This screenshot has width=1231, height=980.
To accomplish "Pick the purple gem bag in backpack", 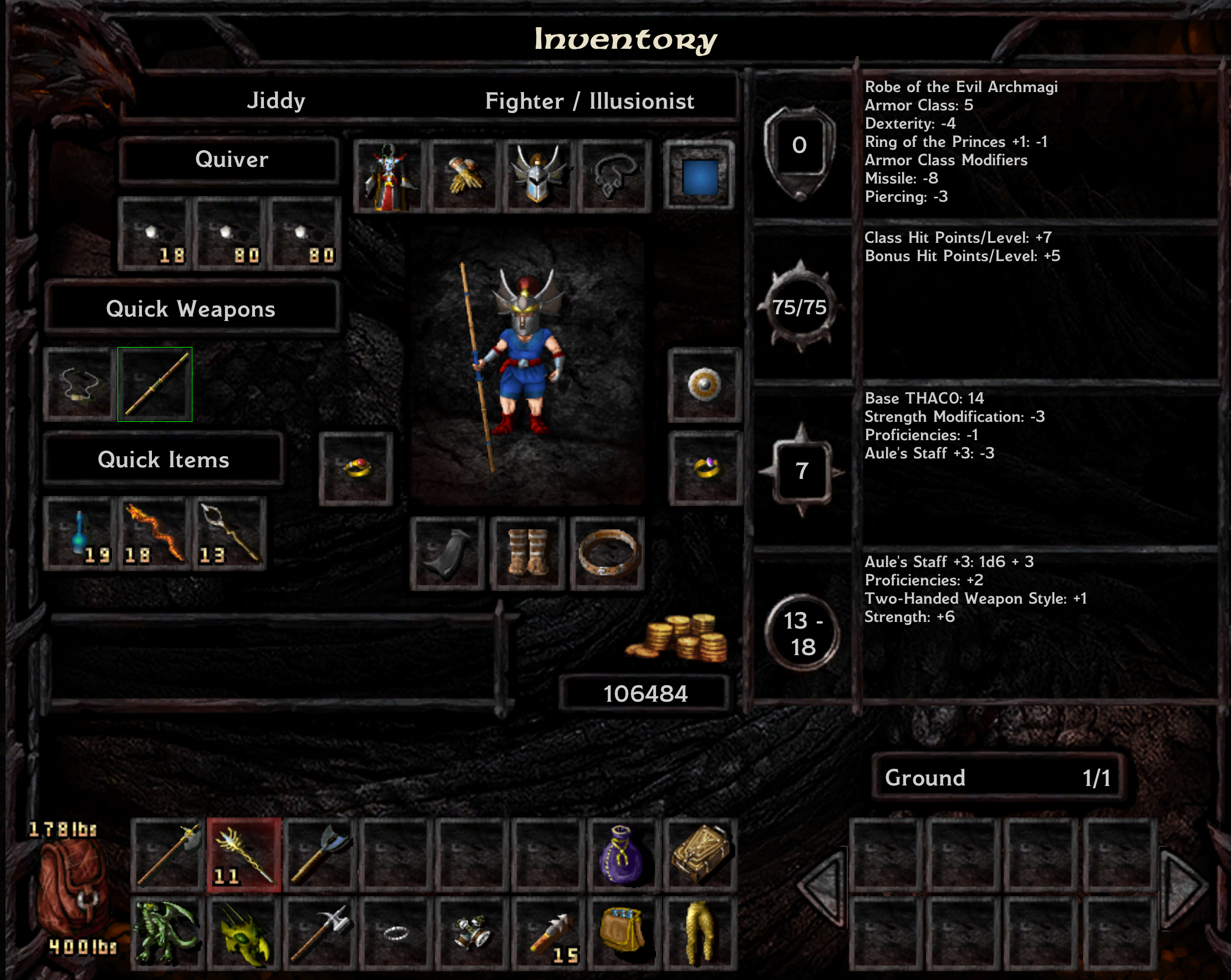I will click(623, 855).
